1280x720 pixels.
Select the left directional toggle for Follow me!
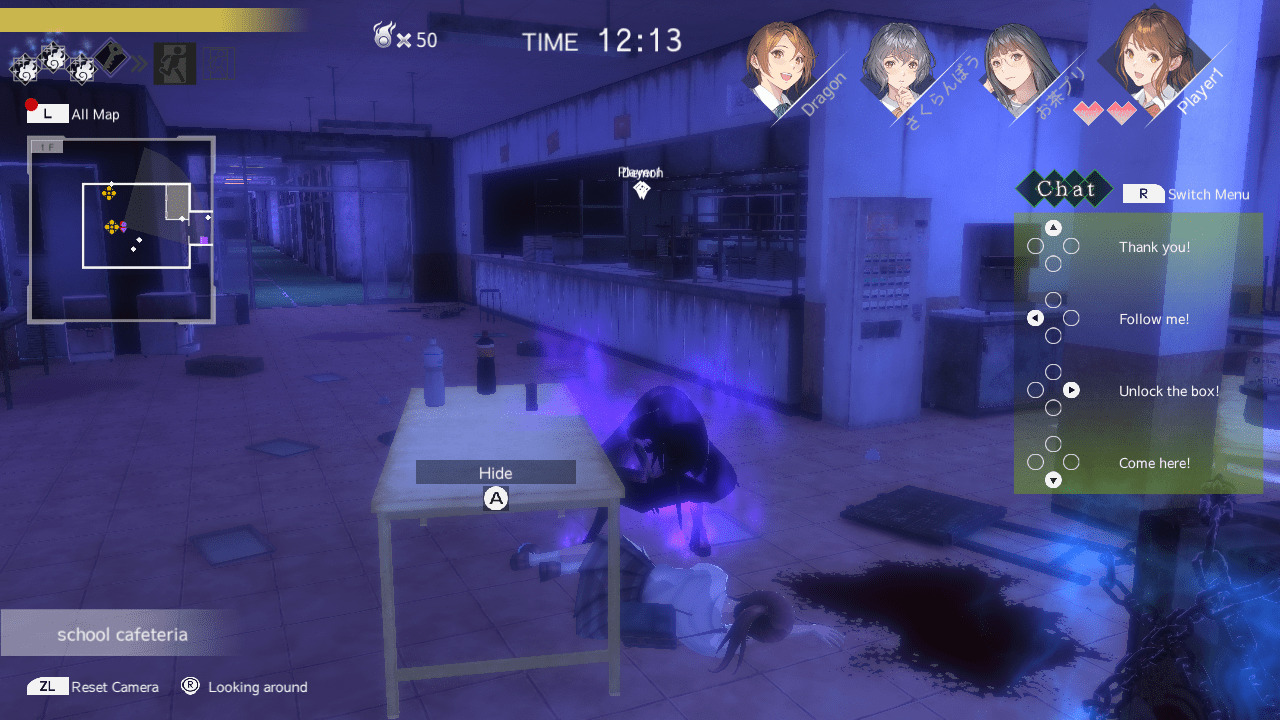coord(1034,318)
